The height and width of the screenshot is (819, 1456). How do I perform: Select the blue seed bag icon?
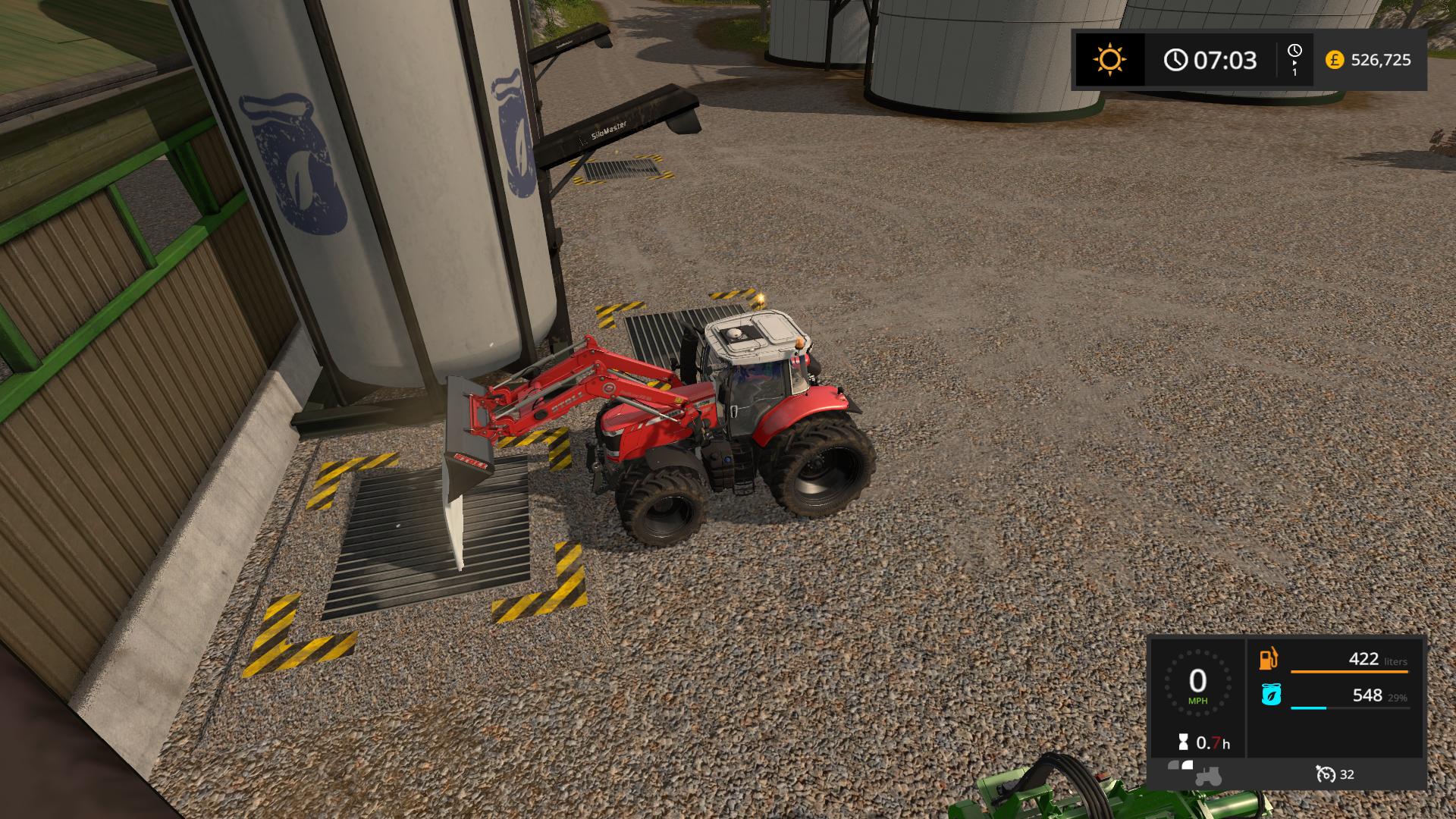coord(1271,695)
